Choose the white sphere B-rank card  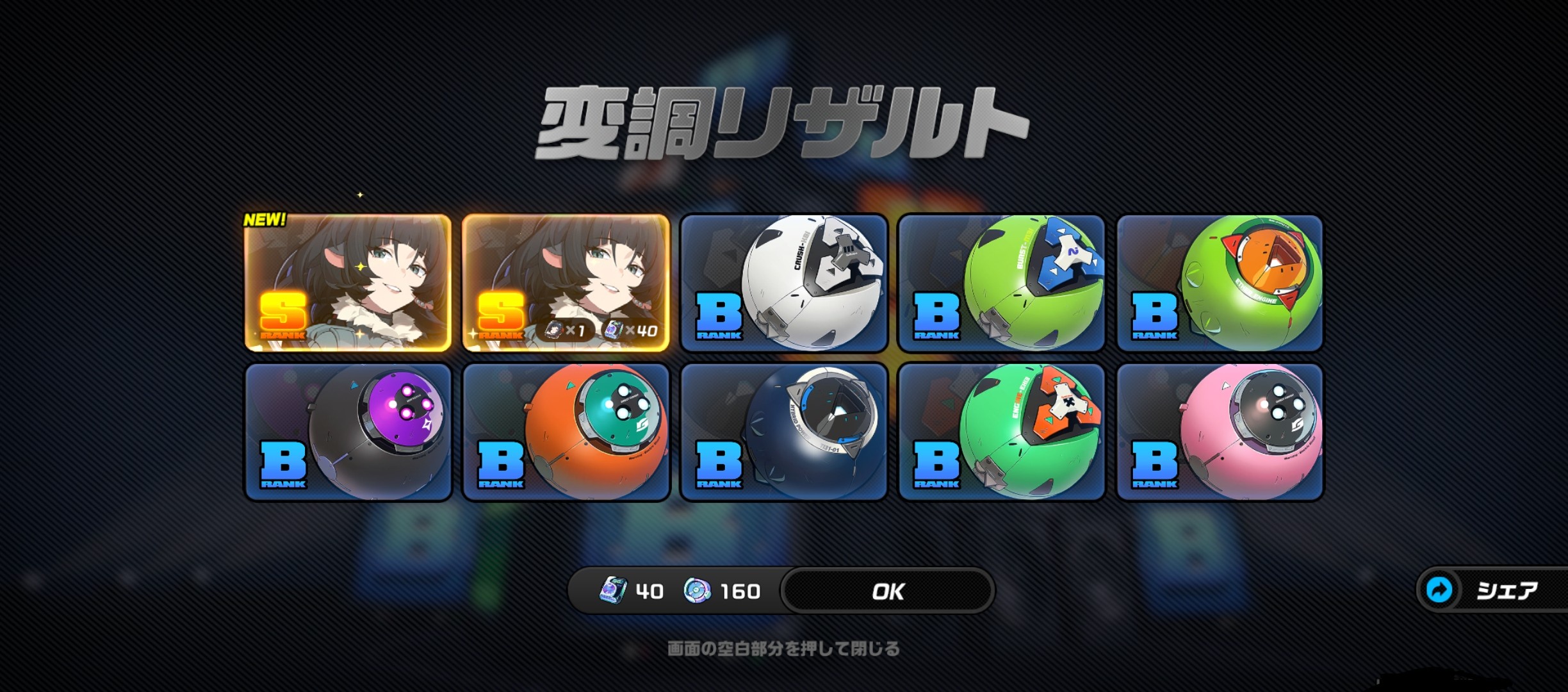783,283
